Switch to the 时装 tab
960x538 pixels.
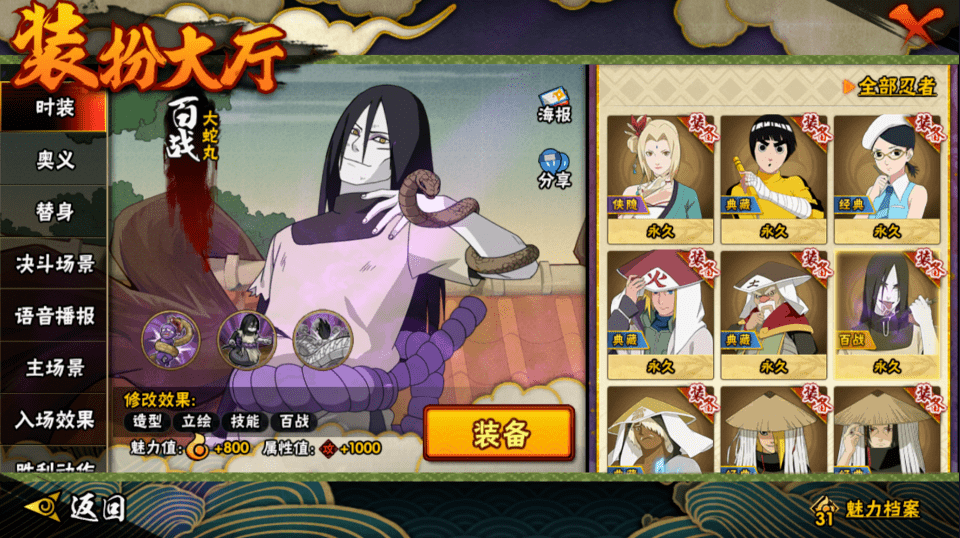coord(54,108)
